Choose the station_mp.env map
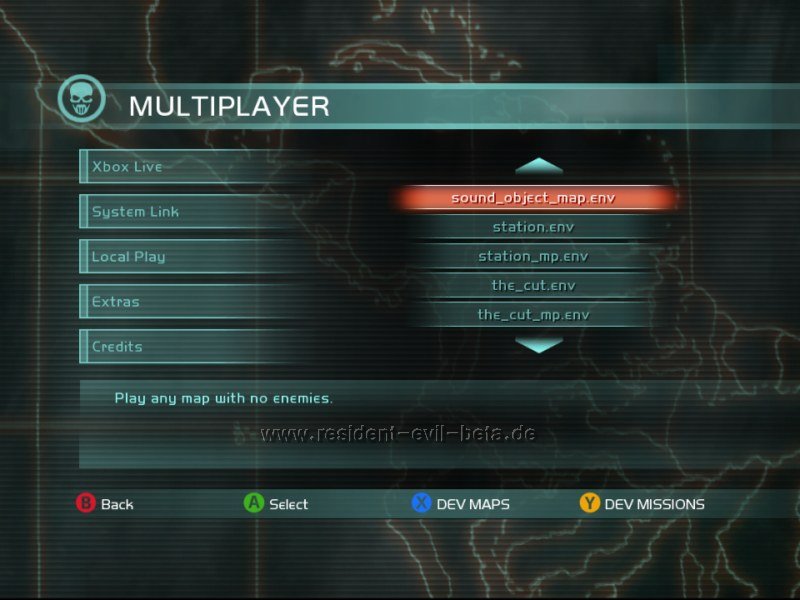This screenshot has width=800, height=600. pos(533,256)
